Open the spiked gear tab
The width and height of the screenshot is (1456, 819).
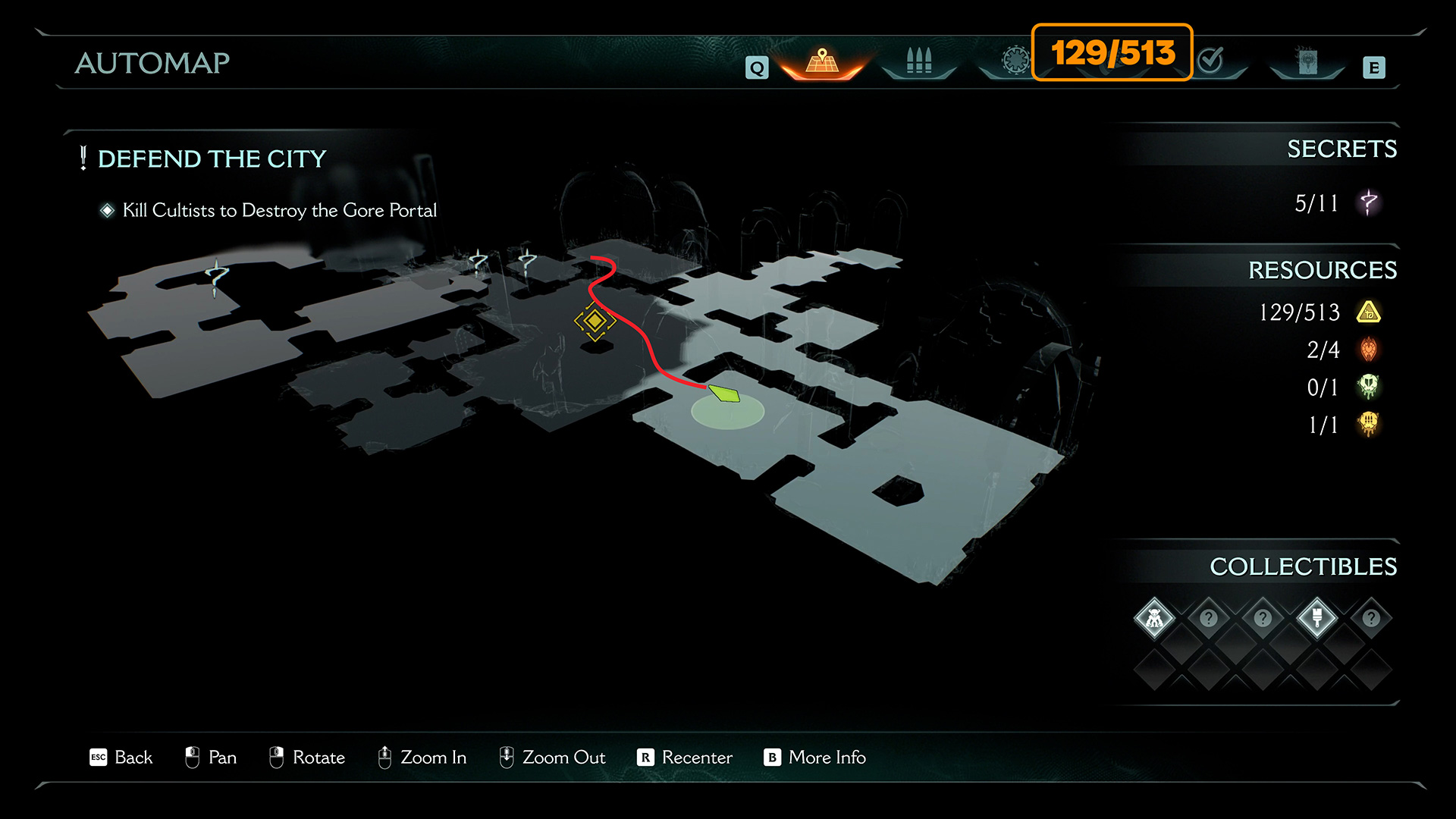coord(1015,60)
